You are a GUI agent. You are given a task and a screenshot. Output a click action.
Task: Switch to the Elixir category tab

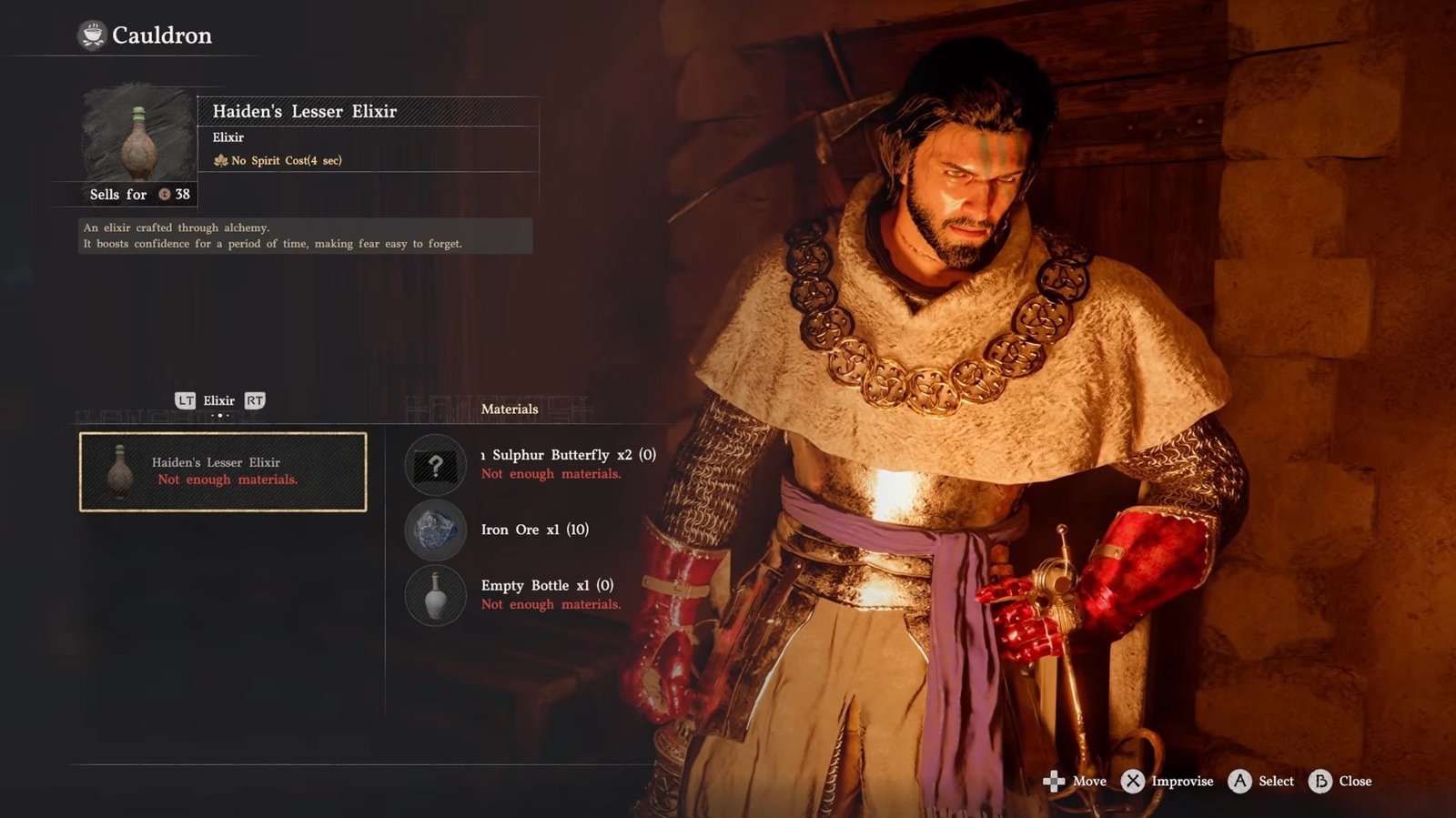219,400
